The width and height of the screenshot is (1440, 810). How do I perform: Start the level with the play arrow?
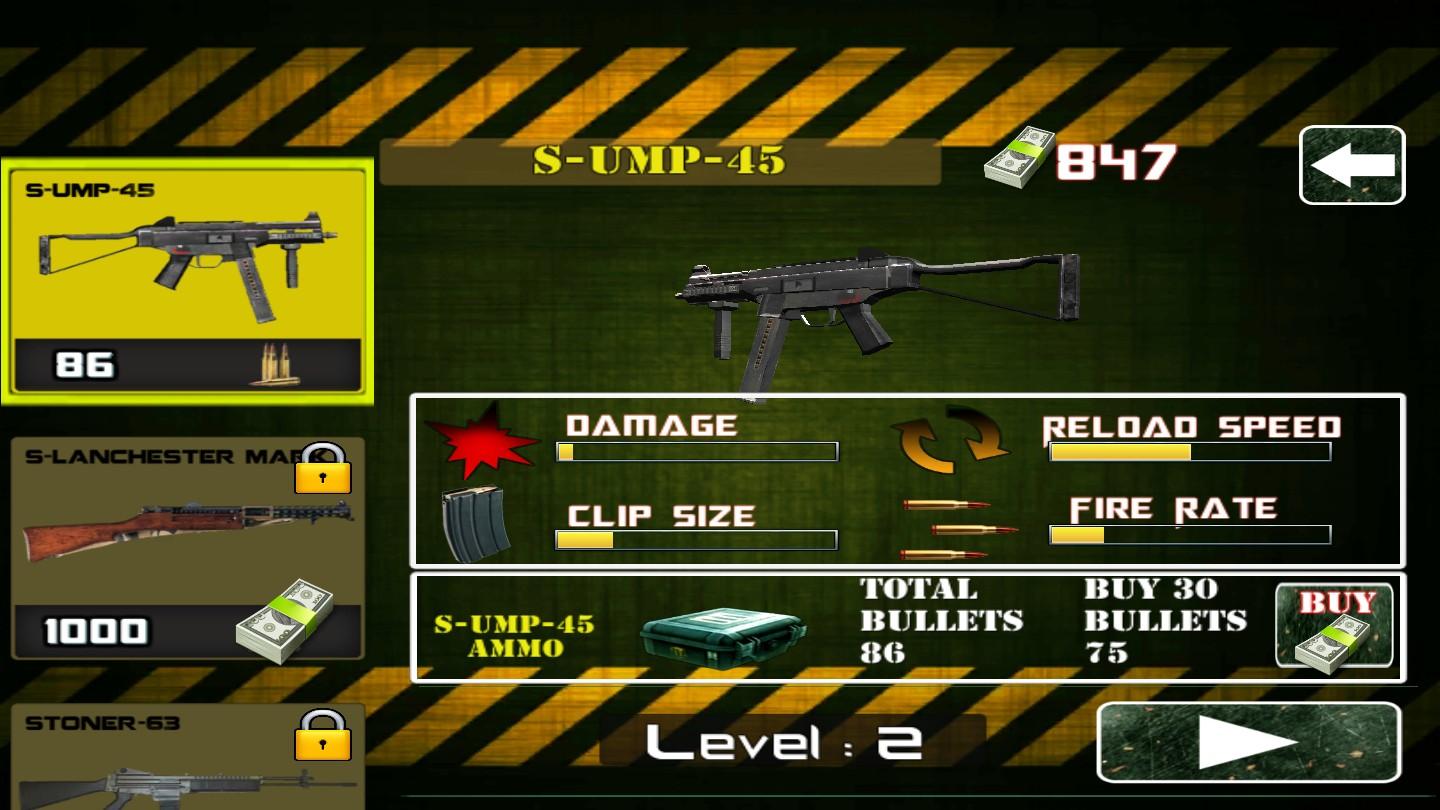[x=1248, y=742]
